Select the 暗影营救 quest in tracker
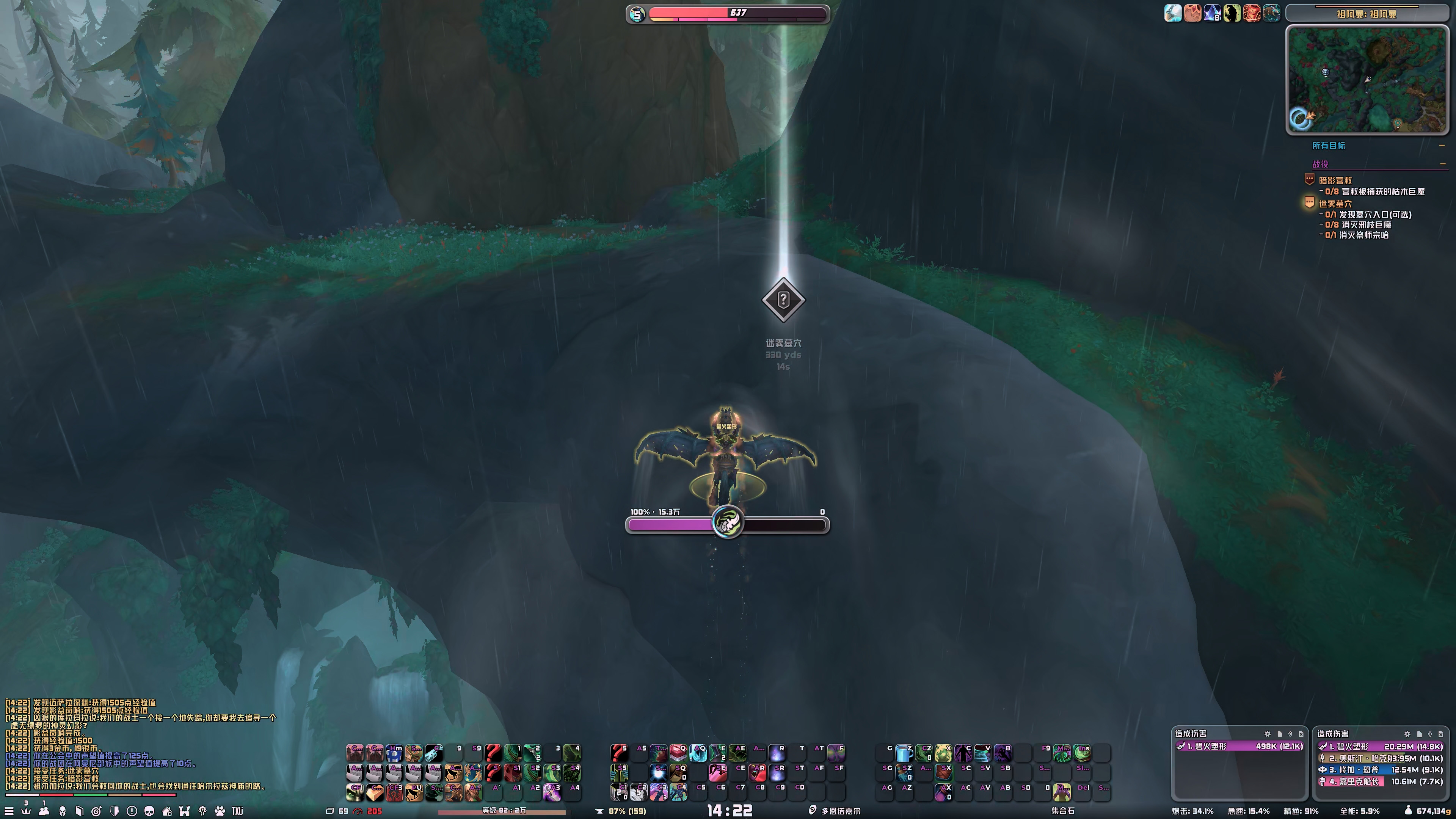Image resolution: width=1456 pixels, height=819 pixels. click(1335, 180)
